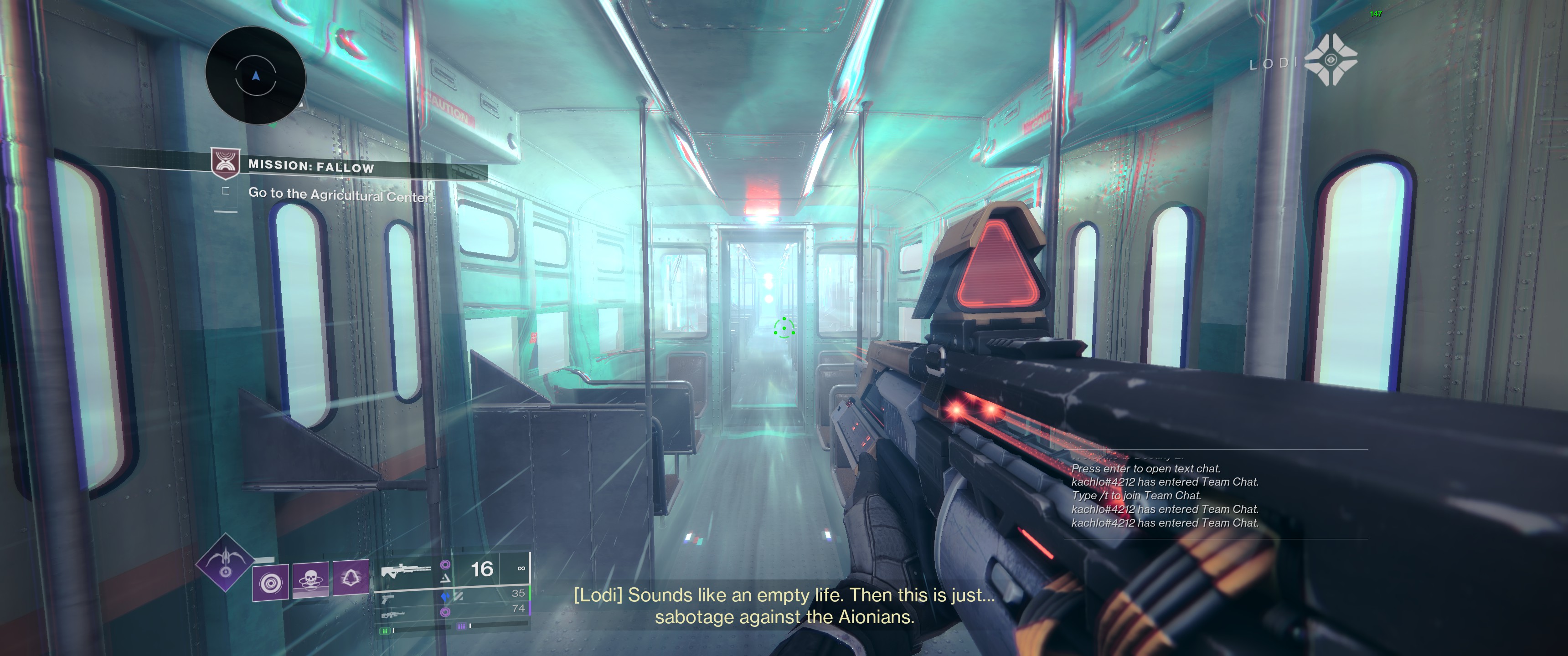
Task: Trigger the skull melee ability icon
Action: click(310, 579)
